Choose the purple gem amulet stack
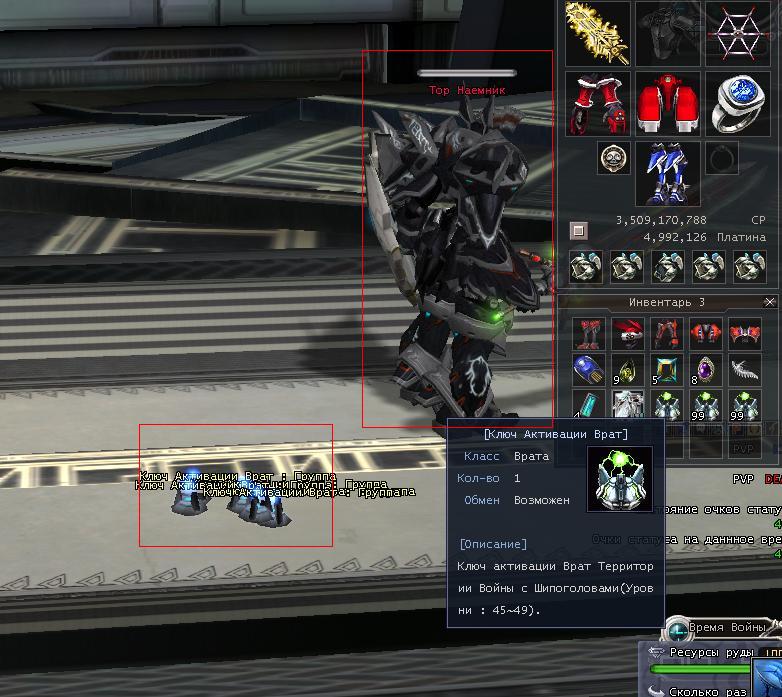Image resolution: width=782 pixels, height=697 pixels. [x=705, y=369]
